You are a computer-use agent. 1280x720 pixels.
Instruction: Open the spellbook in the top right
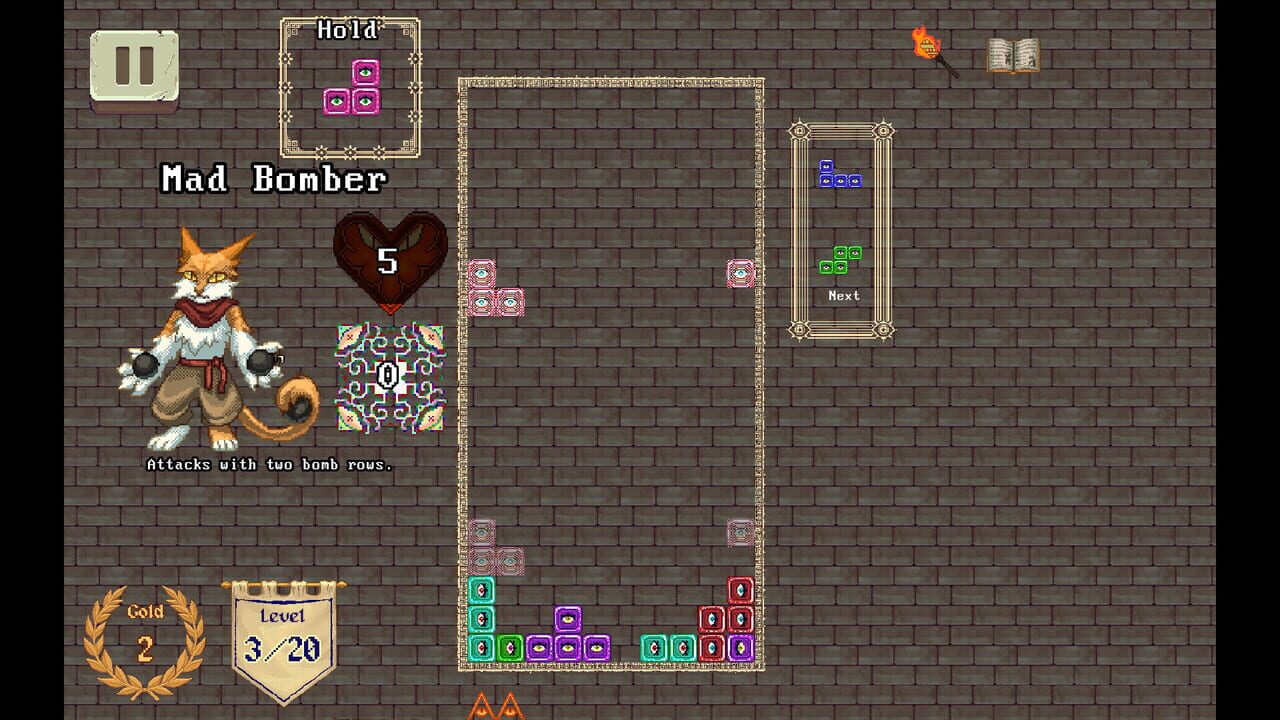click(1012, 55)
